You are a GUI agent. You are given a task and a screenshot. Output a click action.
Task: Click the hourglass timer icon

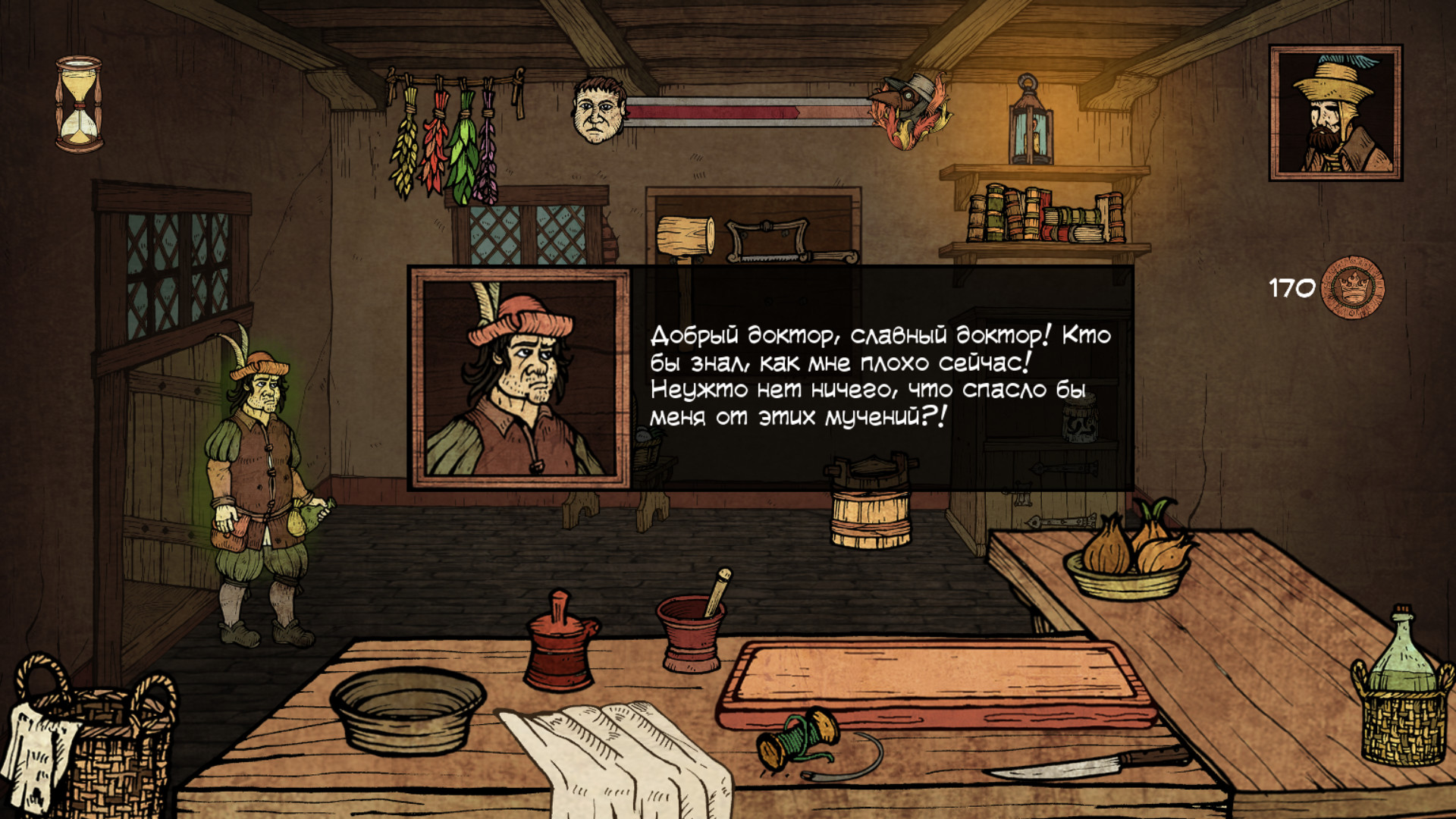pos(79,104)
